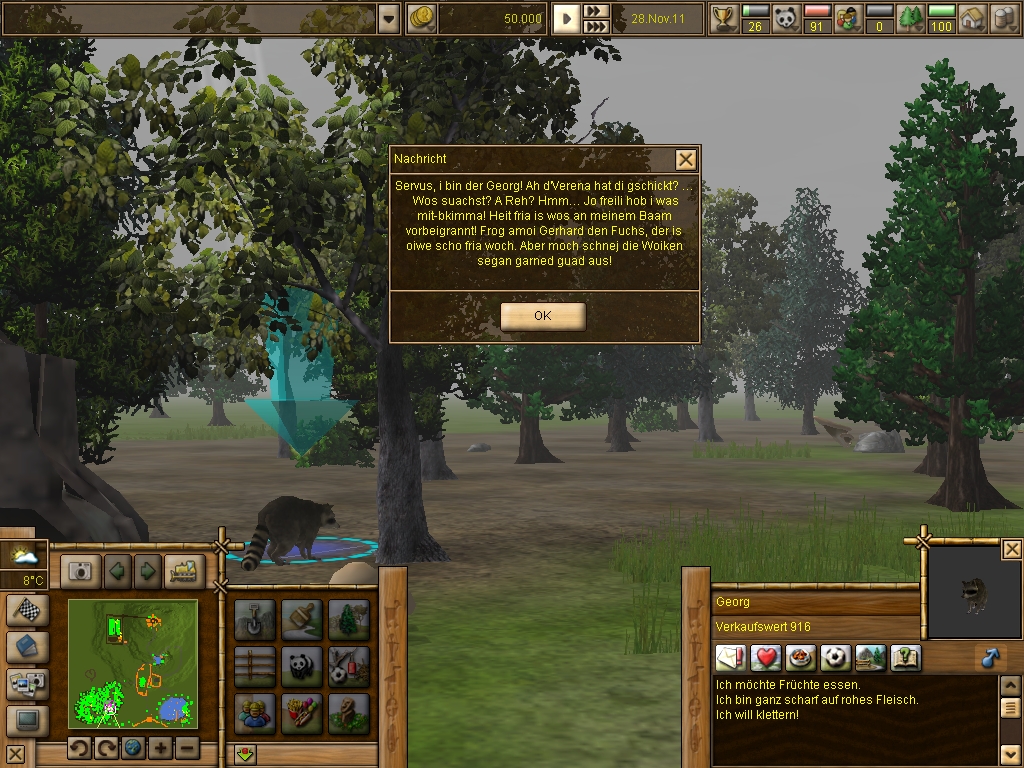Open the camera screenshot tool
This screenshot has width=1024, height=768.
coord(80,571)
